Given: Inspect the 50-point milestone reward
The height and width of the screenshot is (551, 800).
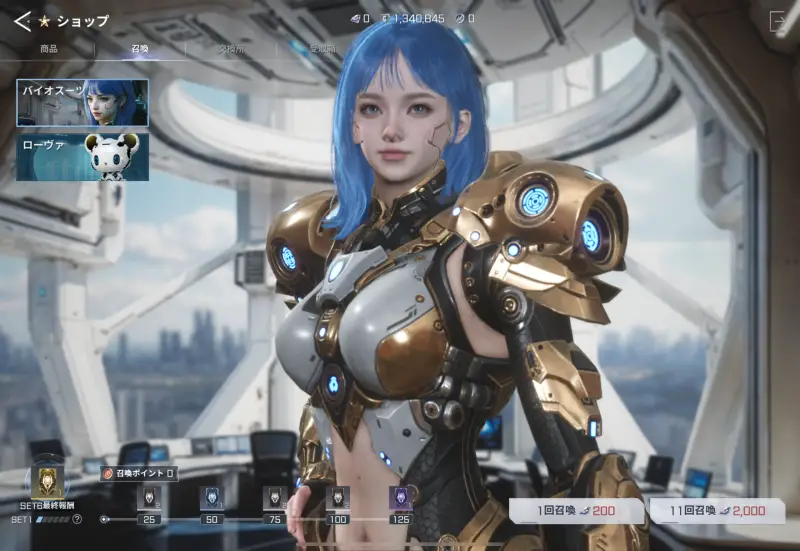Looking at the screenshot, I should pos(211,498).
